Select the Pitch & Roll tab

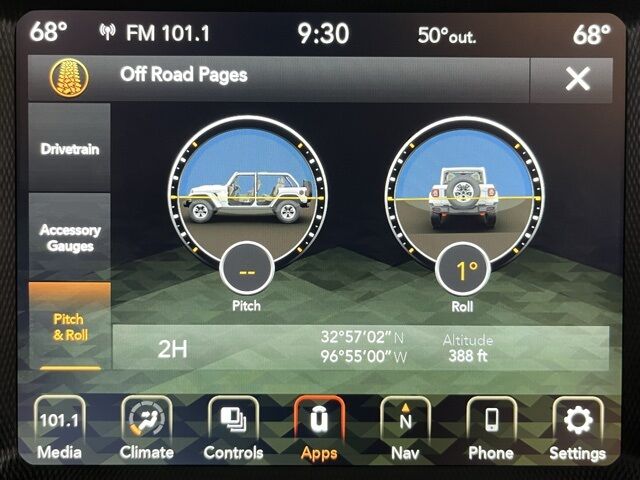tap(69, 326)
